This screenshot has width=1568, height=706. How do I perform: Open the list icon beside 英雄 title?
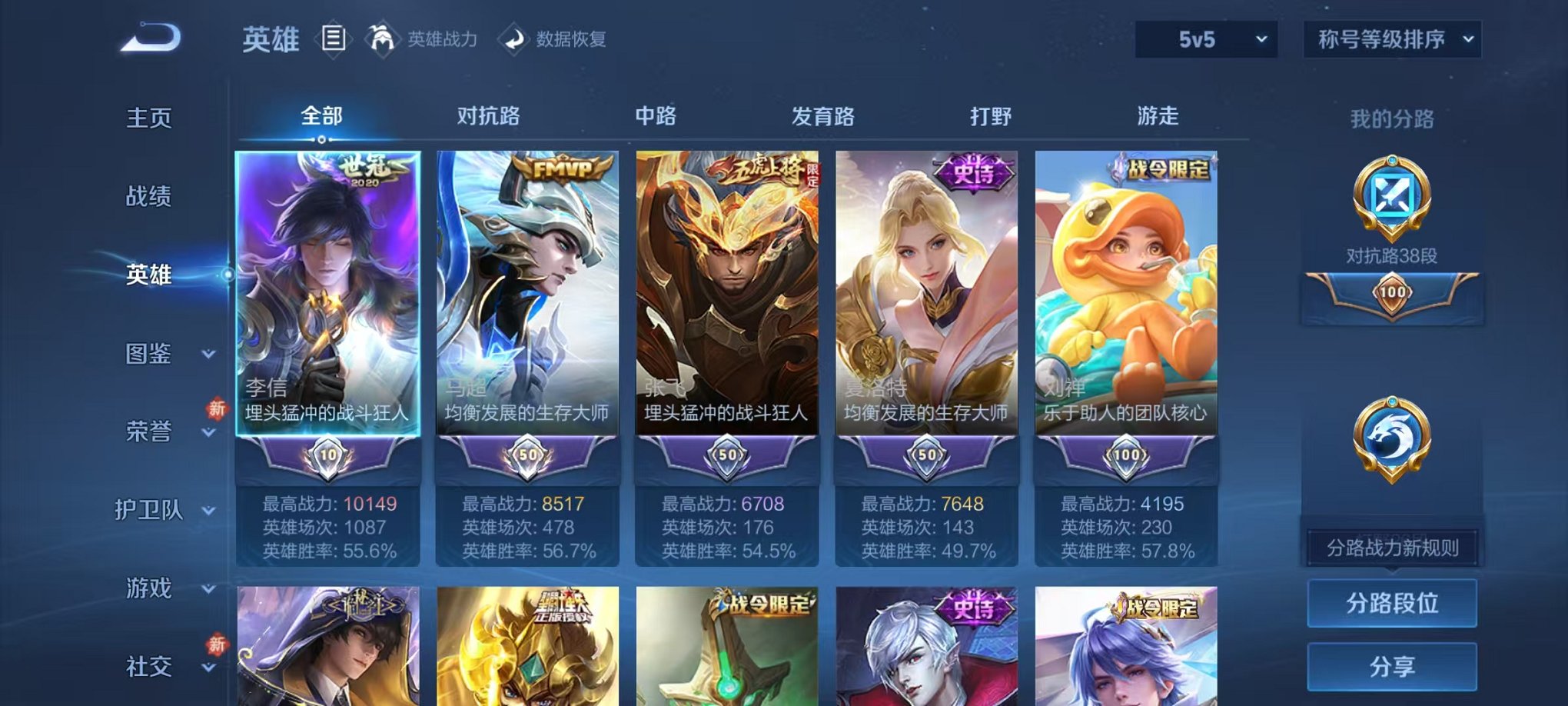tap(334, 39)
